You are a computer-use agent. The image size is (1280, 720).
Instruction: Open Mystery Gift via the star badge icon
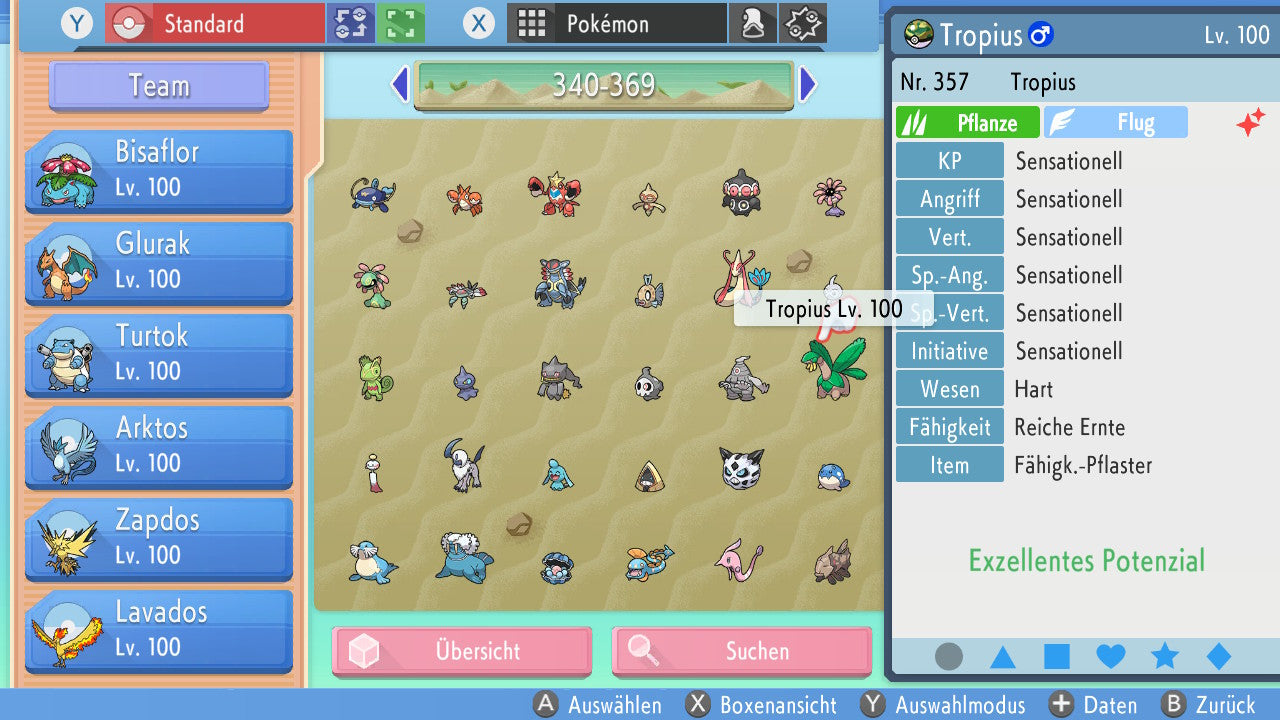click(803, 23)
